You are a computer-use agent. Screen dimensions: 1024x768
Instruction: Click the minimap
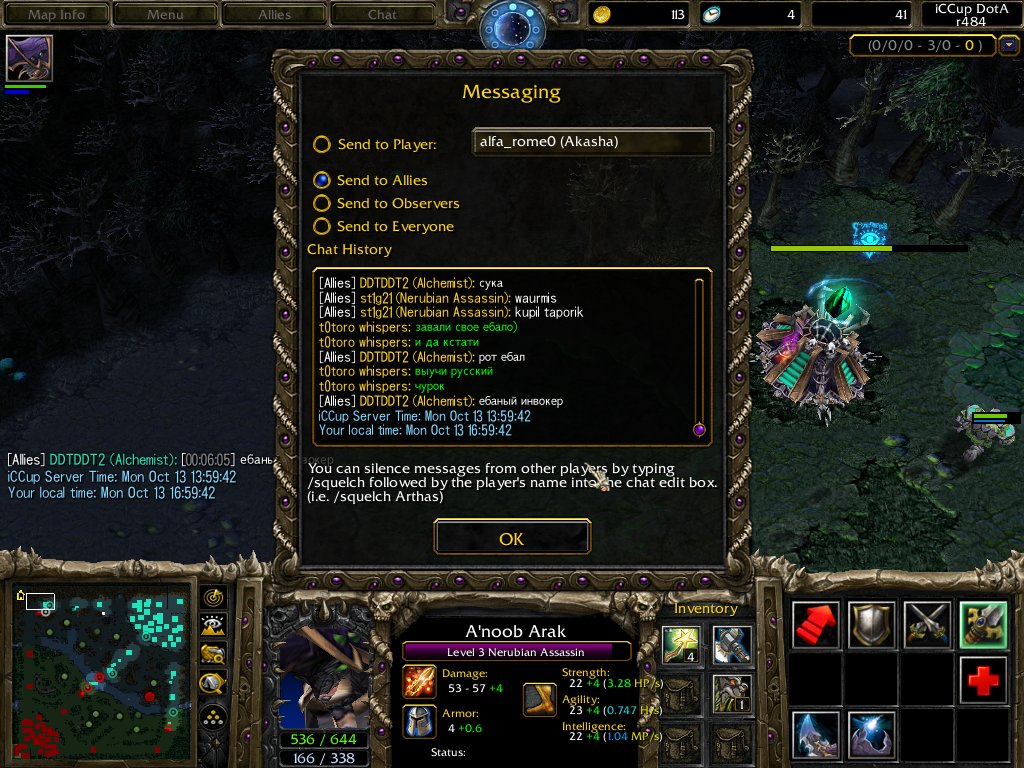105,672
